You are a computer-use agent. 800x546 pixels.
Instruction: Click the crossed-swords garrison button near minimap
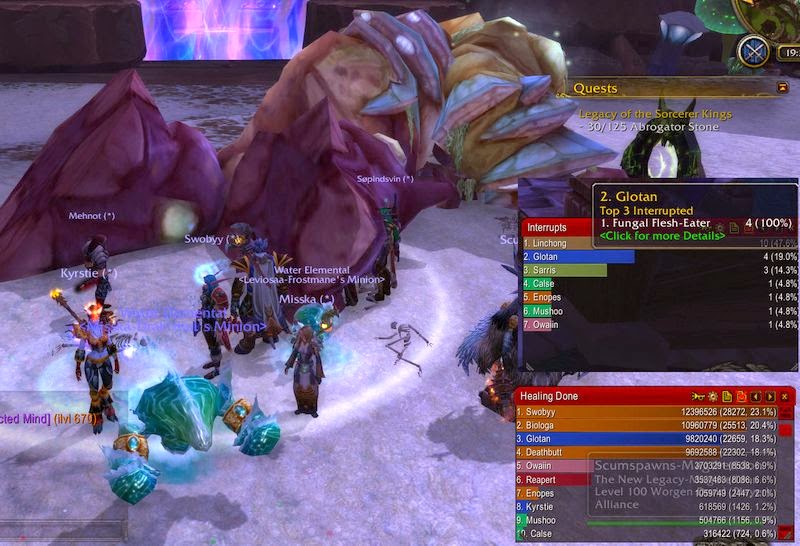pos(752,51)
